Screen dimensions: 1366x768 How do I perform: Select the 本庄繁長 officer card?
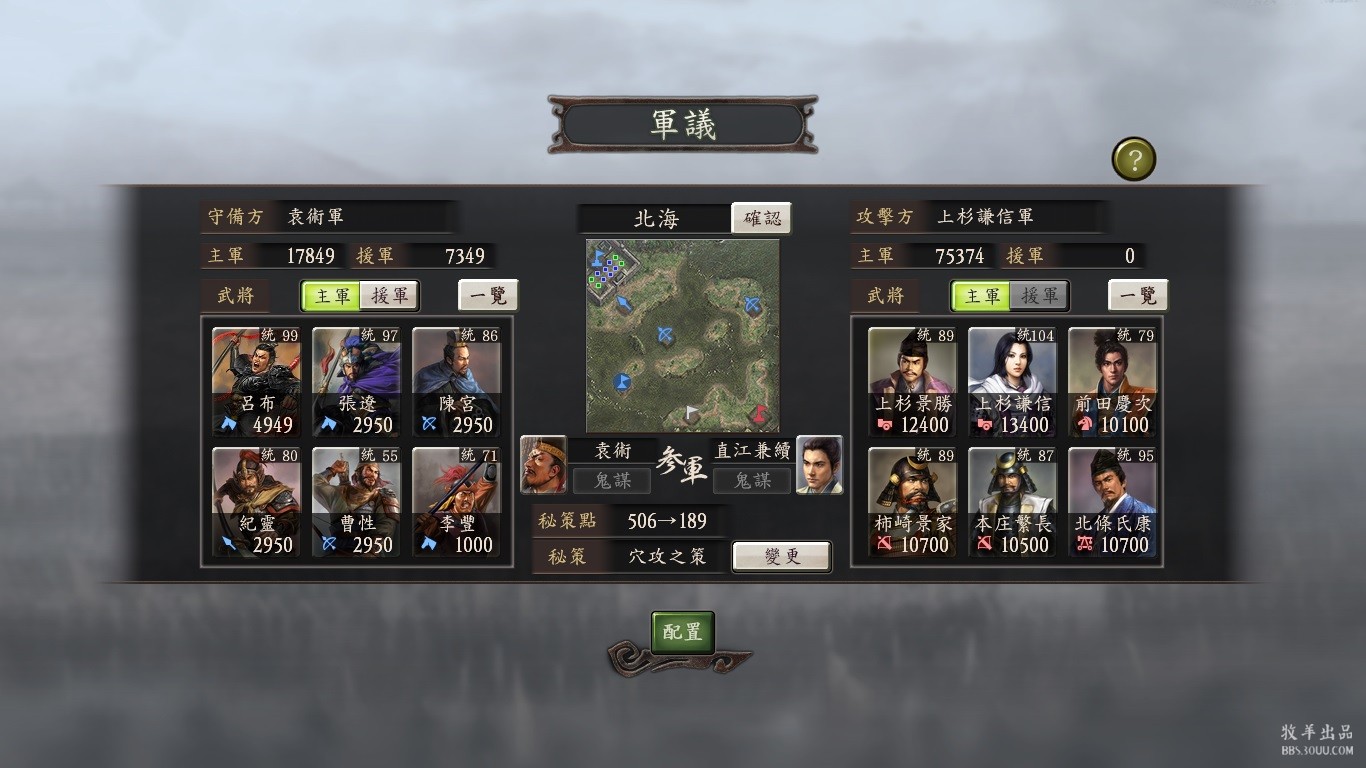(1012, 502)
